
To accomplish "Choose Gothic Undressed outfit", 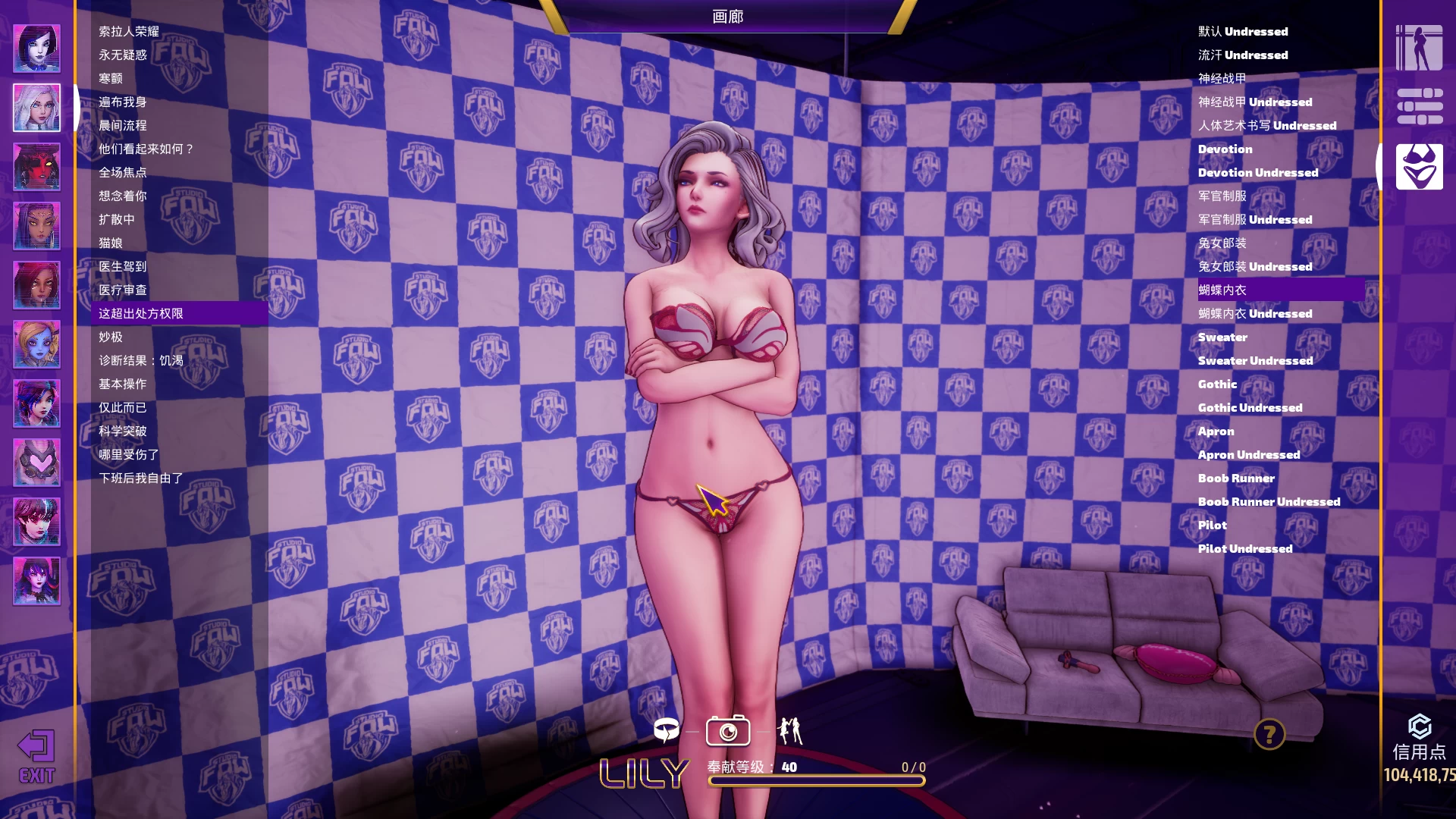I will pyautogui.click(x=1250, y=408).
